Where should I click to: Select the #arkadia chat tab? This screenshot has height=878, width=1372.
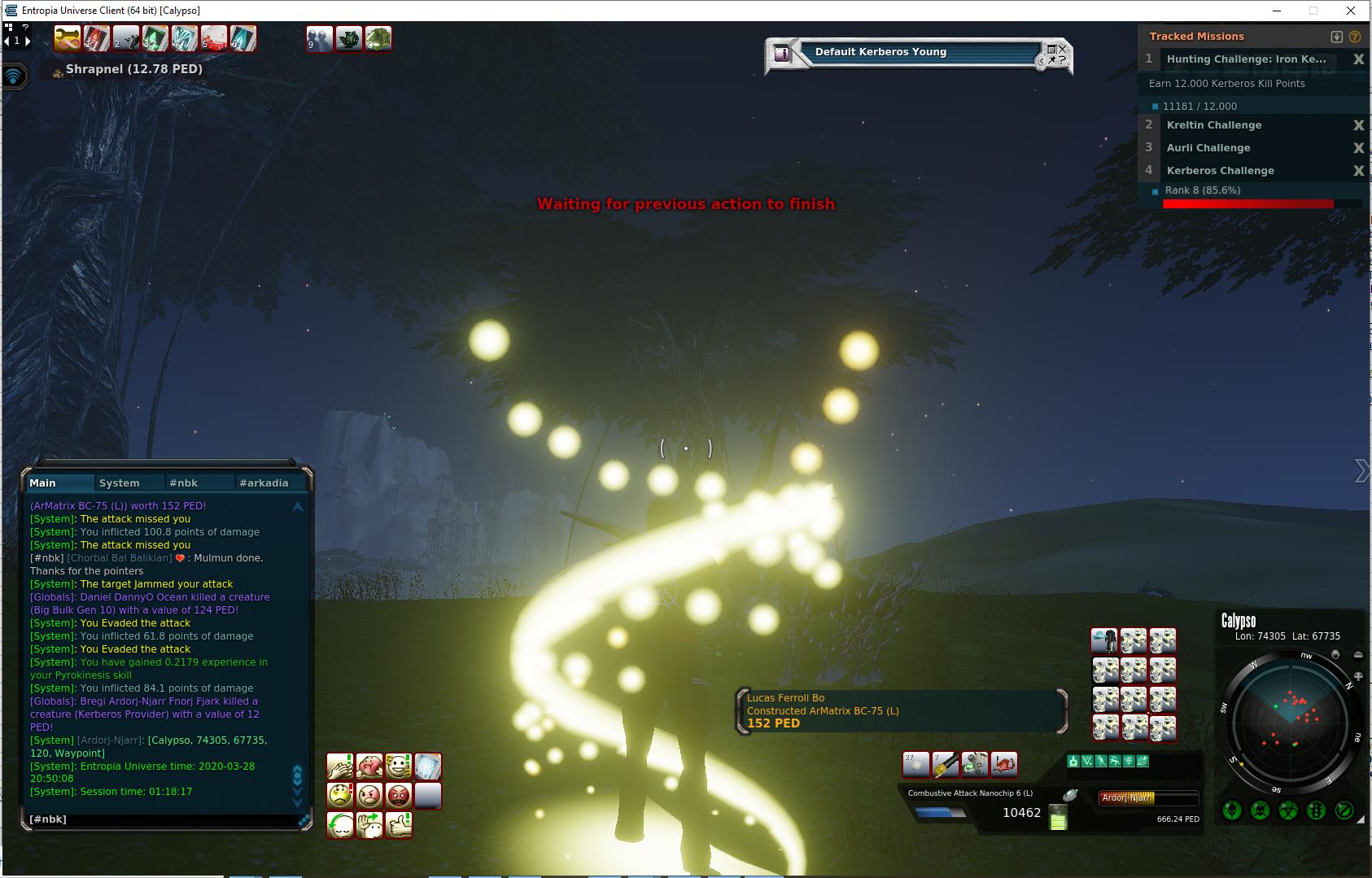click(x=264, y=483)
